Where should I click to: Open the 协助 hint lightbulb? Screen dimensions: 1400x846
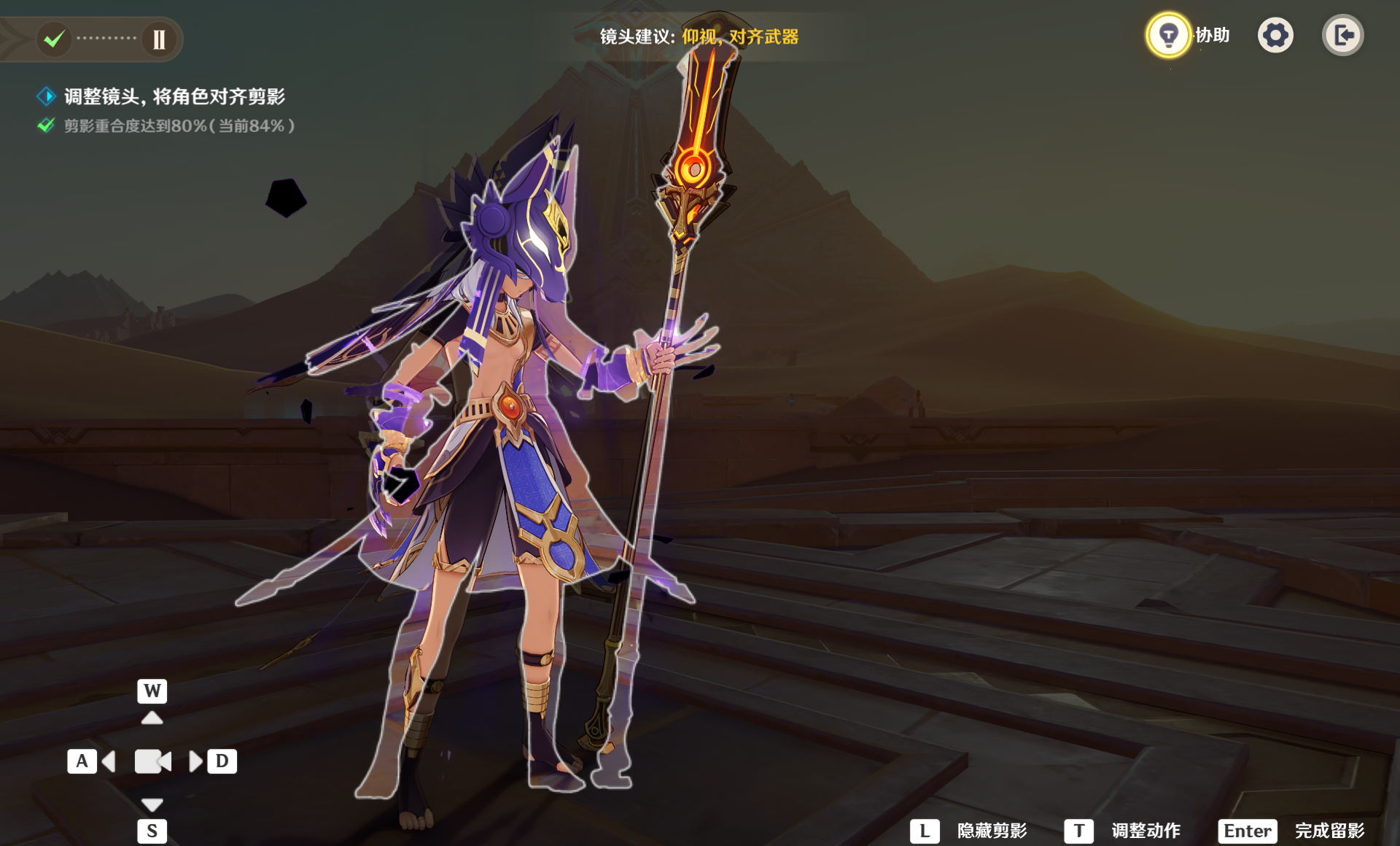pyautogui.click(x=1168, y=35)
